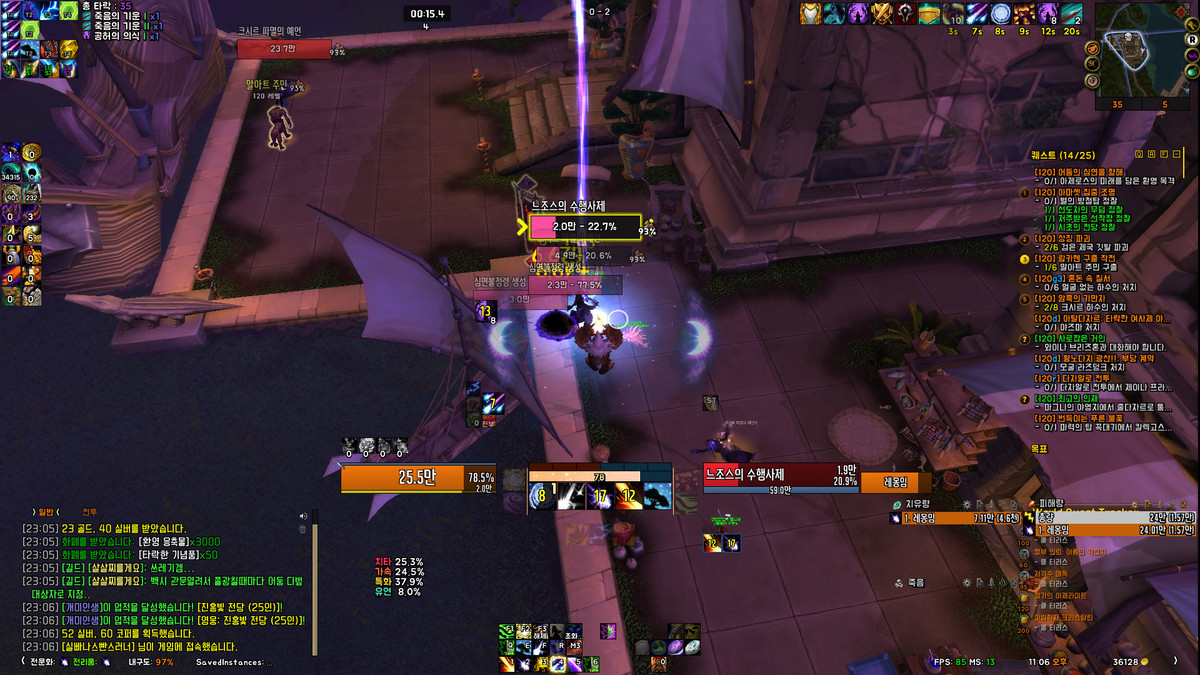Switch to the 일반 chat tab

pyautogui.click(x=49, y=511)
